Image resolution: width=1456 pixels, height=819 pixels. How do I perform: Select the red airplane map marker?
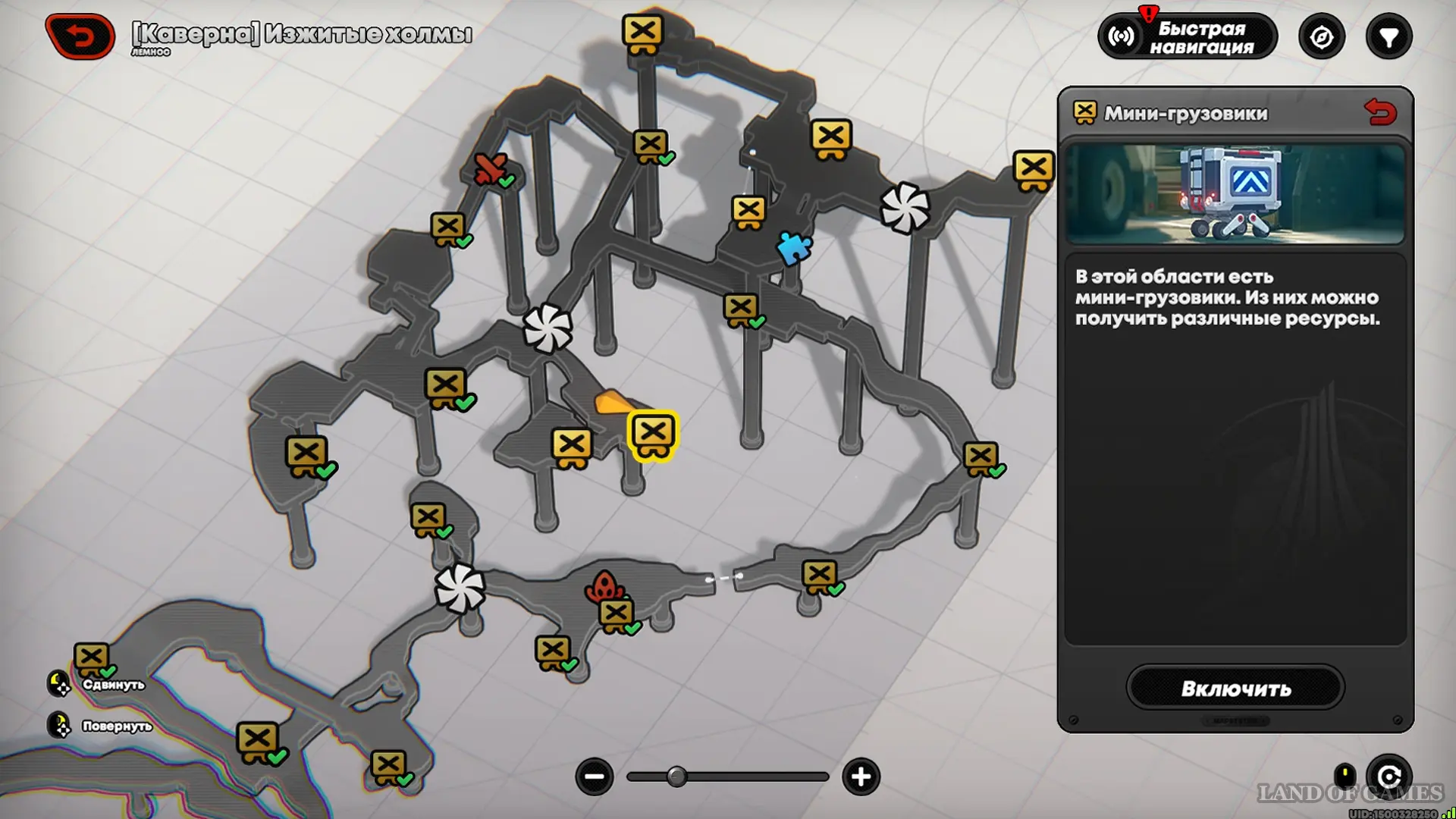pyautogui.click(x=490, y=168)
